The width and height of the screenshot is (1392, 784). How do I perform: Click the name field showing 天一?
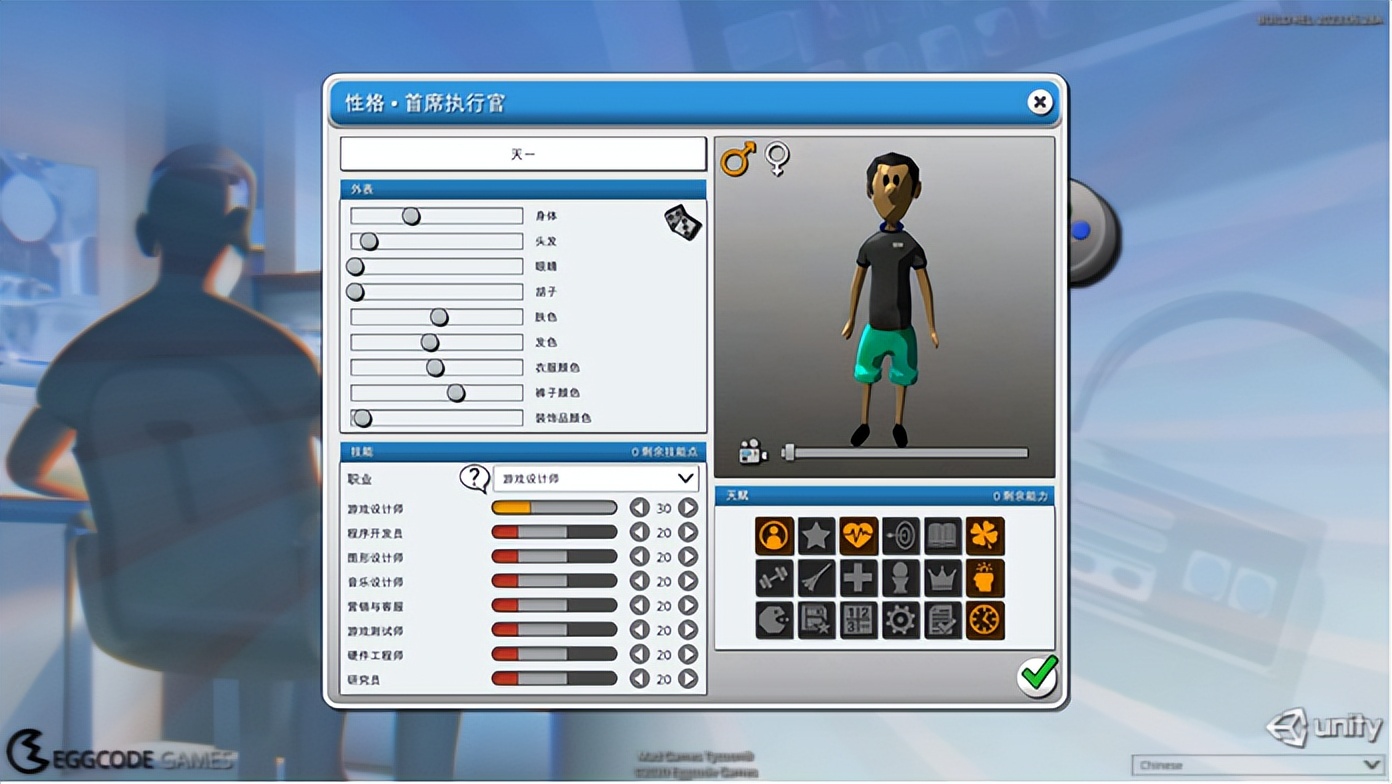click(x=522, y=153)
